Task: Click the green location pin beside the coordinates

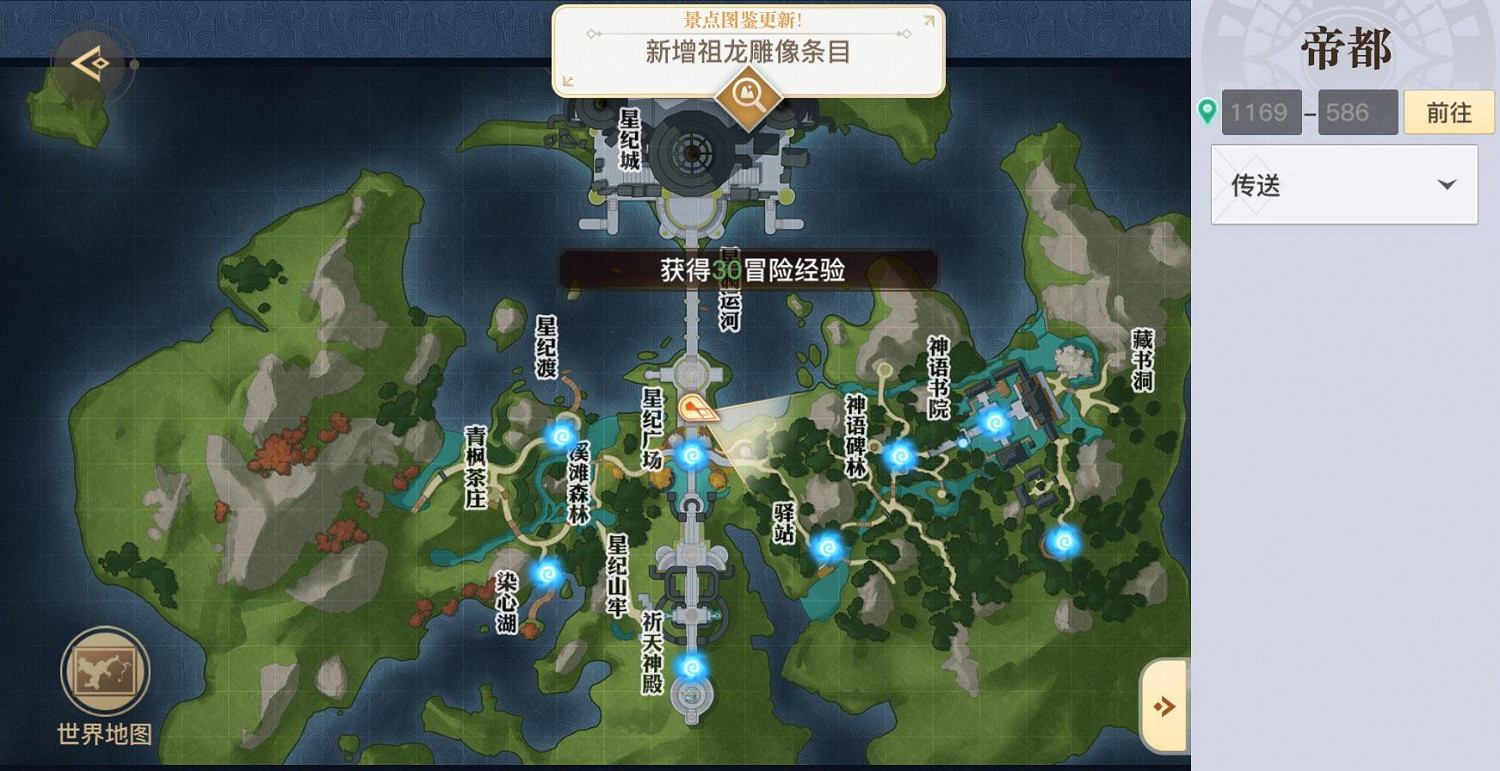Action: coord(1207,111)
